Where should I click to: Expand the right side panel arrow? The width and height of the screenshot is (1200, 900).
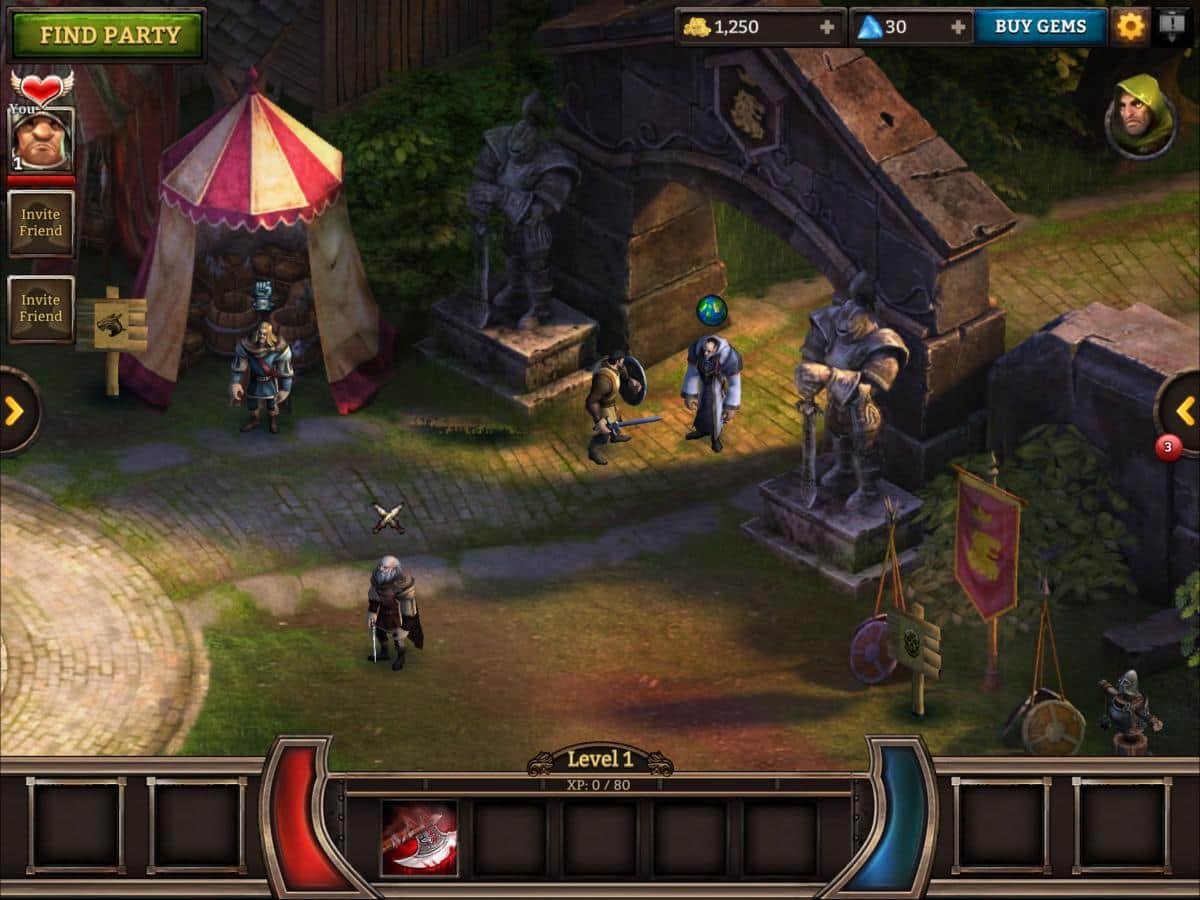pyautogui.click(x=1184, y=410)
